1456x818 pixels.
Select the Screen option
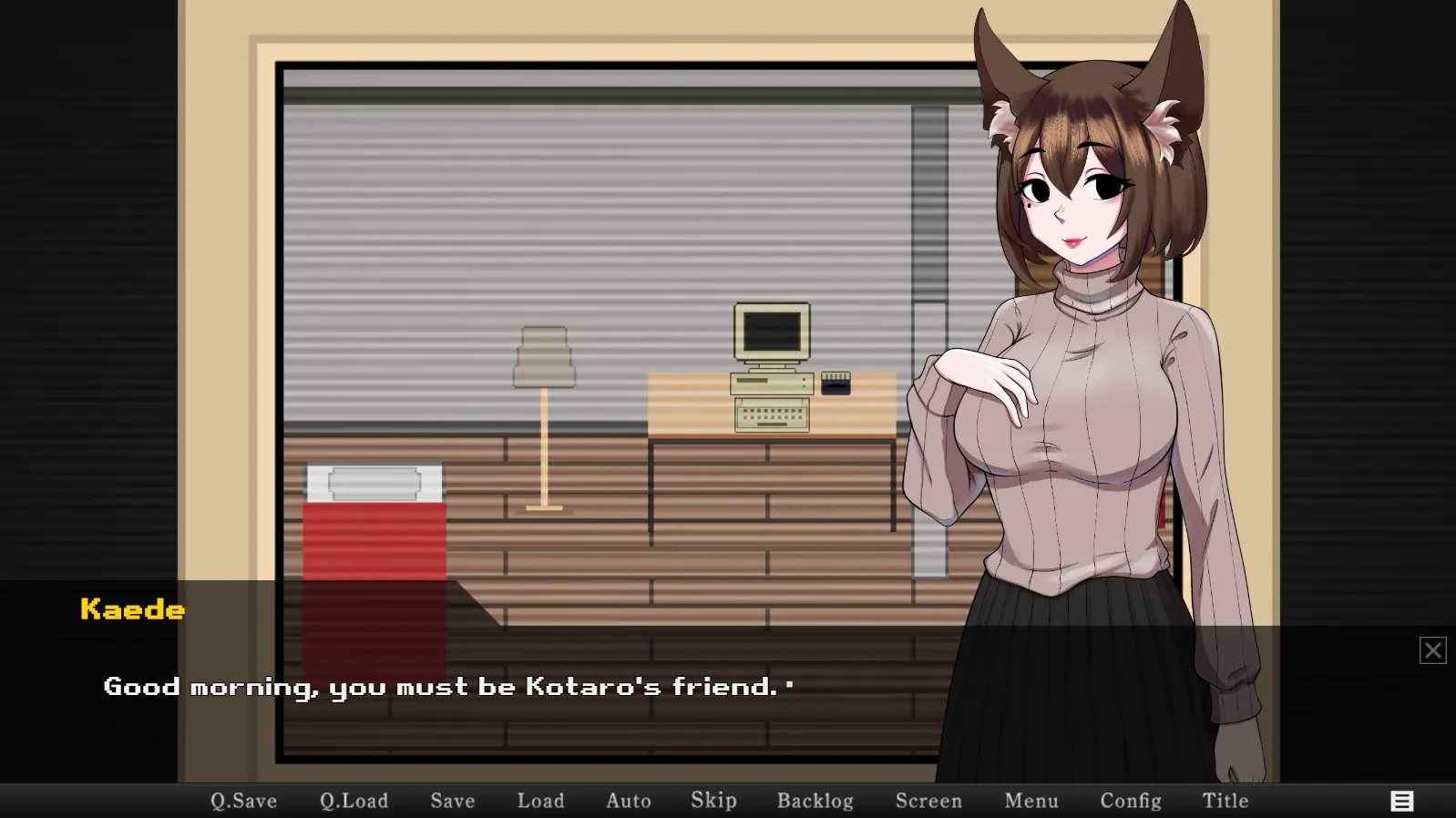[928, 801]
